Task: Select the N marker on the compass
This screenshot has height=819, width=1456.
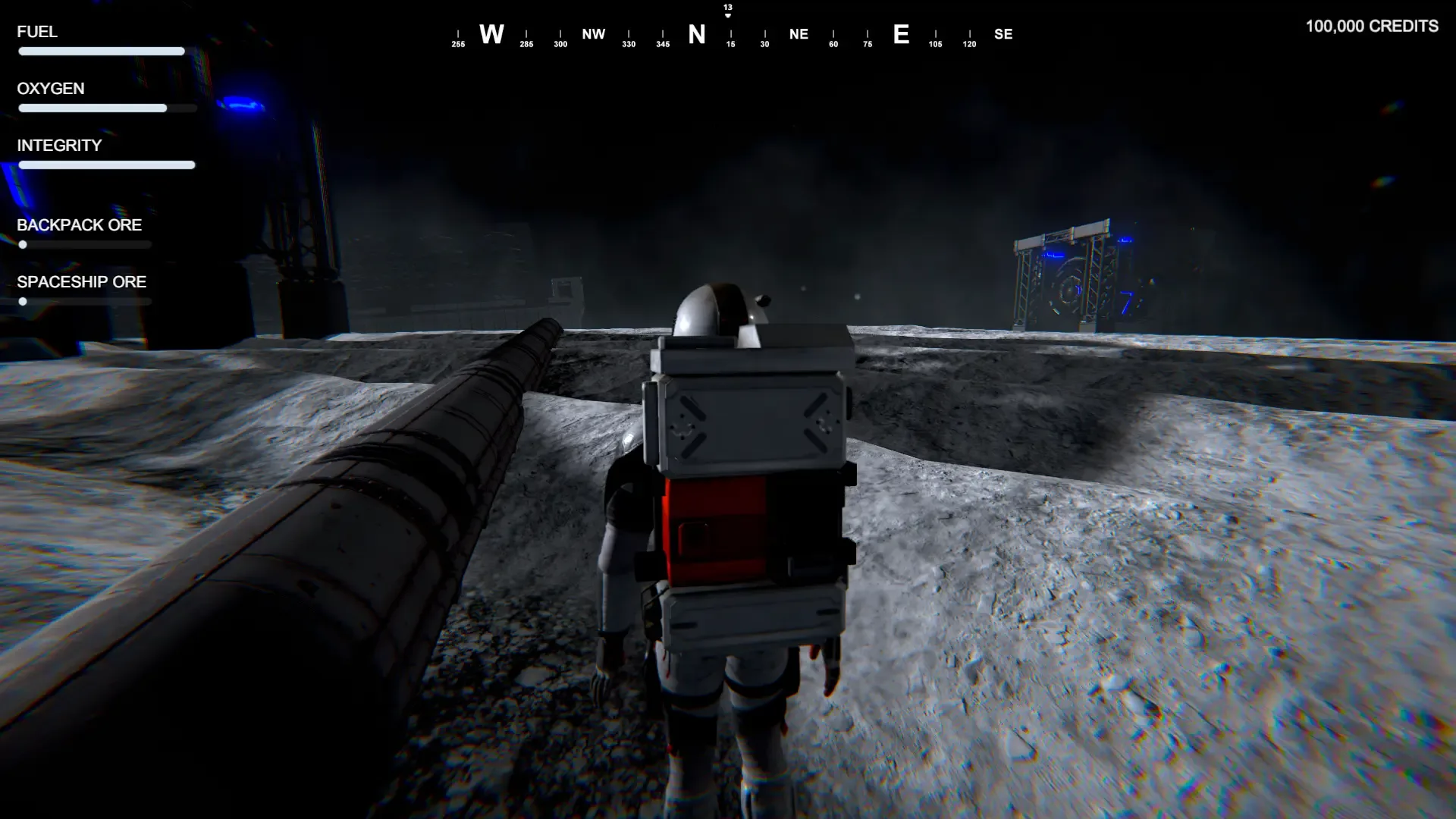Action: pos(696,34)
